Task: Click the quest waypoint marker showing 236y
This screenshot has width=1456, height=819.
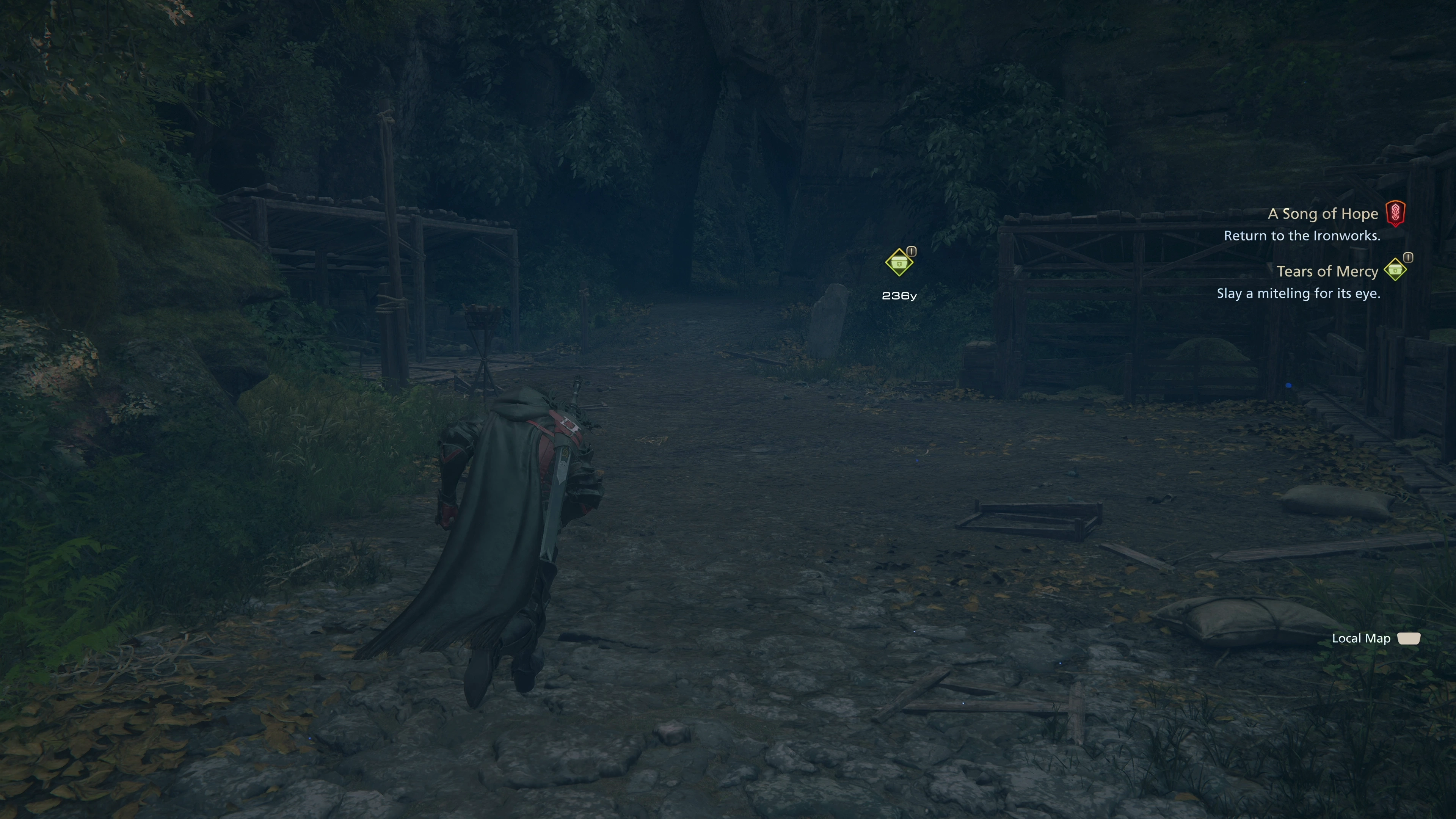Action: tap(899, 263)
